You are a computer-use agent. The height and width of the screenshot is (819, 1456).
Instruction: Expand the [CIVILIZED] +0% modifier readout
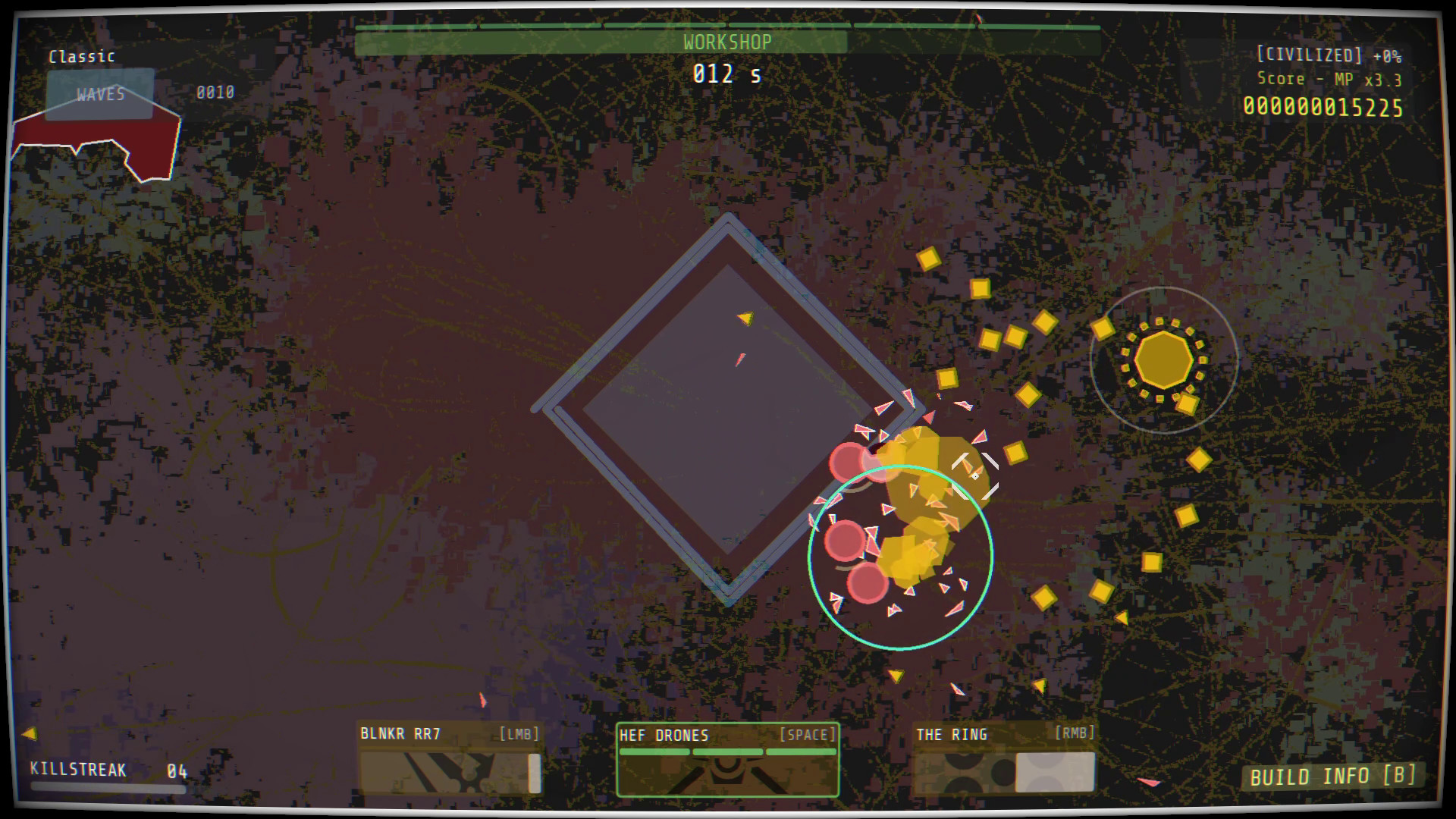(1331, 53)
